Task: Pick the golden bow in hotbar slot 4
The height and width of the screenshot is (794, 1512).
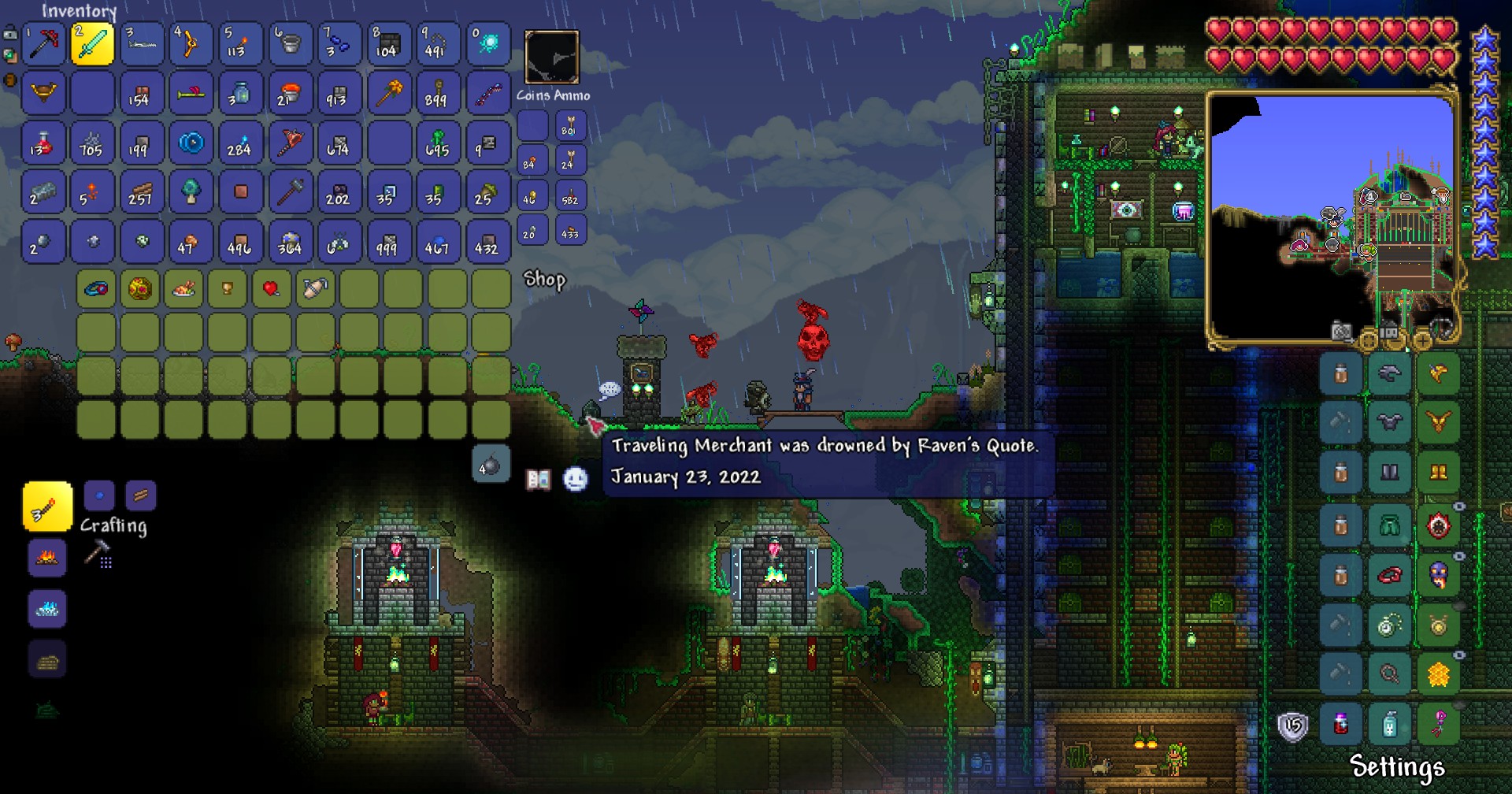Action: click(191, 44)
